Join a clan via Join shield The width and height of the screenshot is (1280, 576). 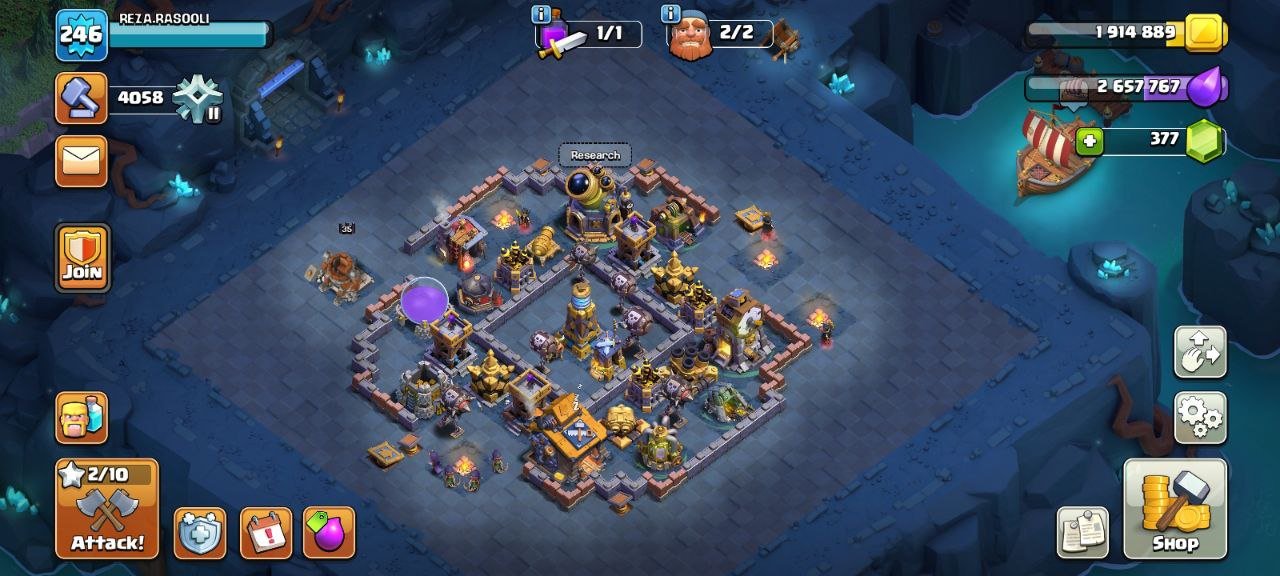(x=82, y=258)
